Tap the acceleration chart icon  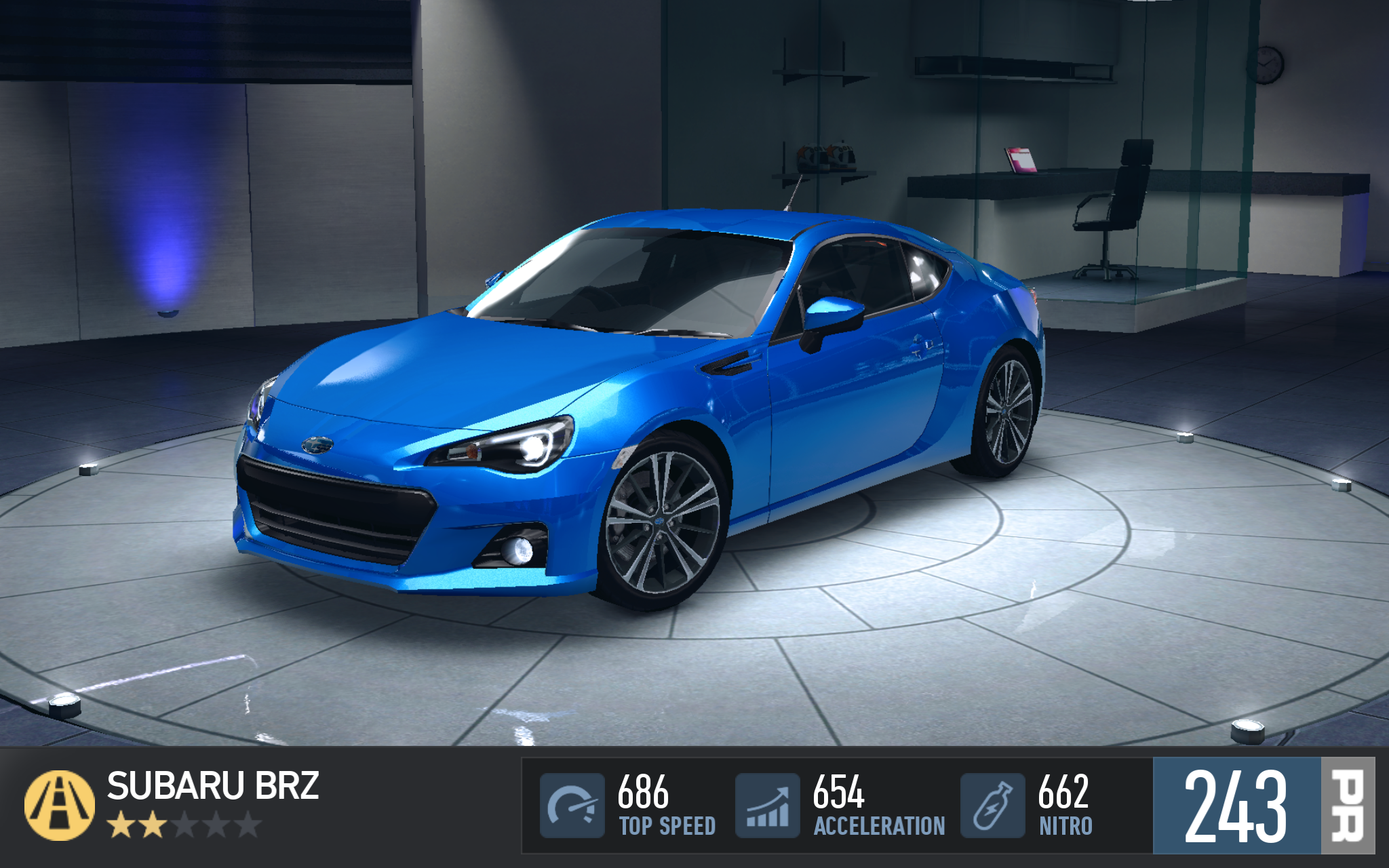pyautogui.click(x=768, y=806)
